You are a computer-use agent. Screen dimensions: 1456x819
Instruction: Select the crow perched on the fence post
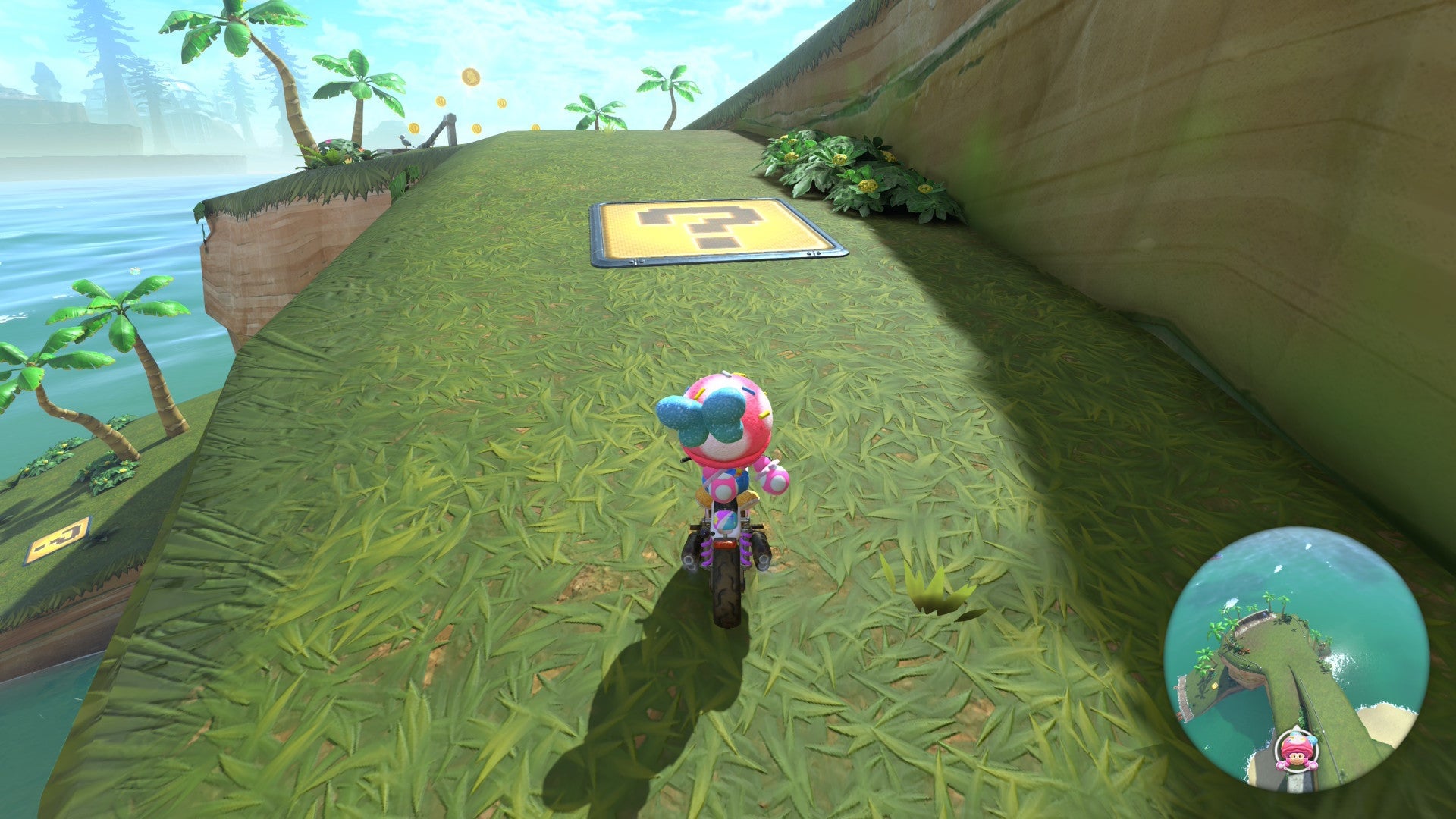pyautogui.click(x=405, y=140)
